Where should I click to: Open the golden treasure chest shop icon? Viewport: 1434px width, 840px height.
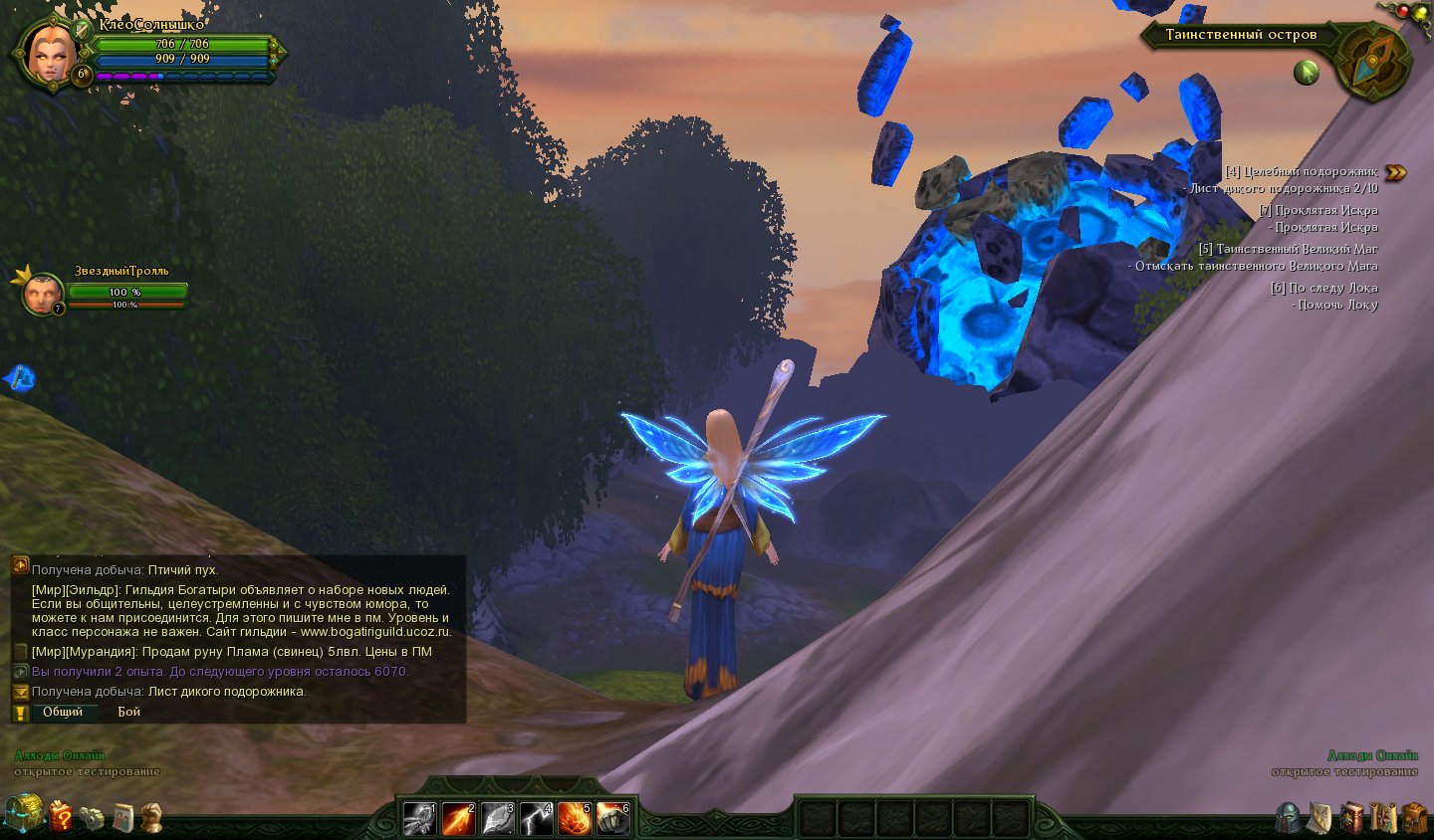tap(24, 814)
